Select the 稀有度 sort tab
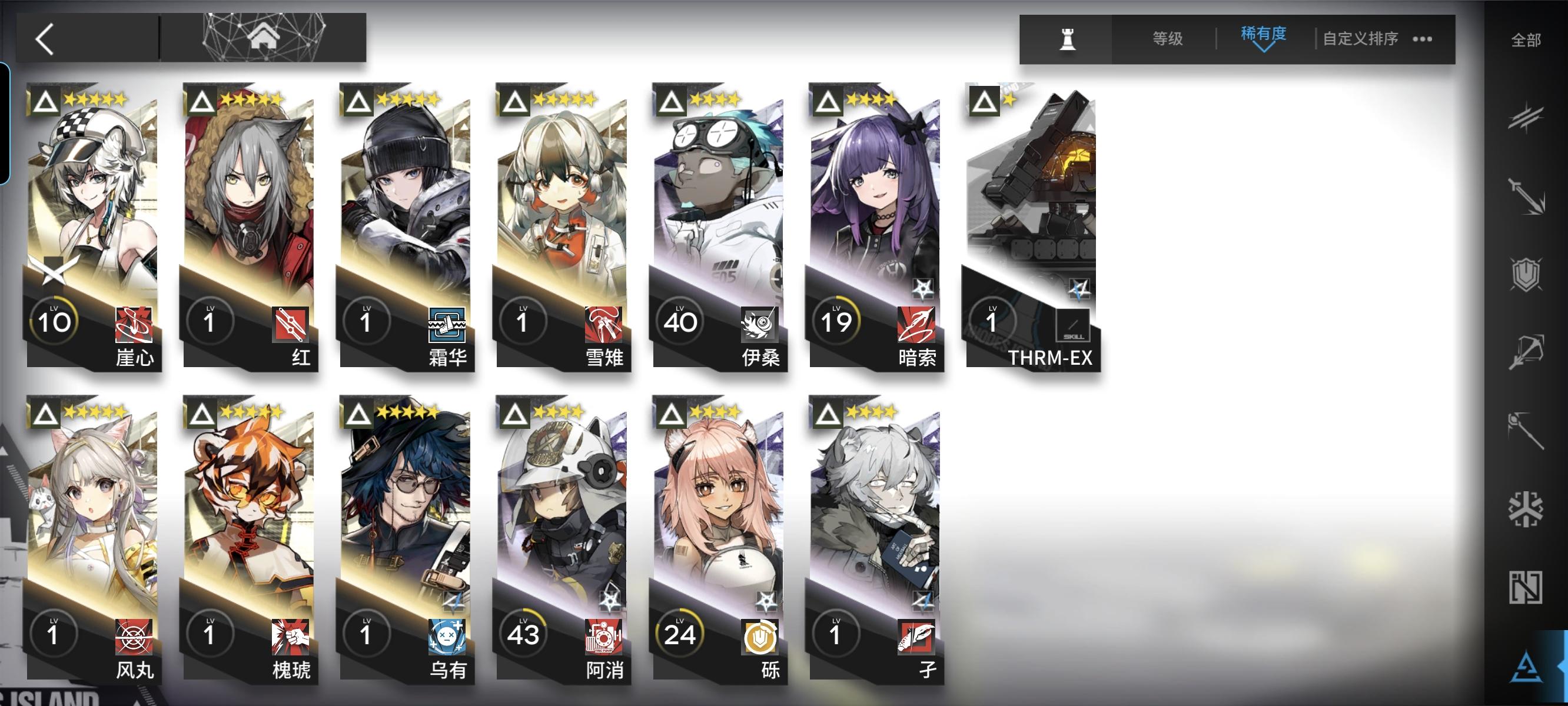 (x=1263, y=35)
